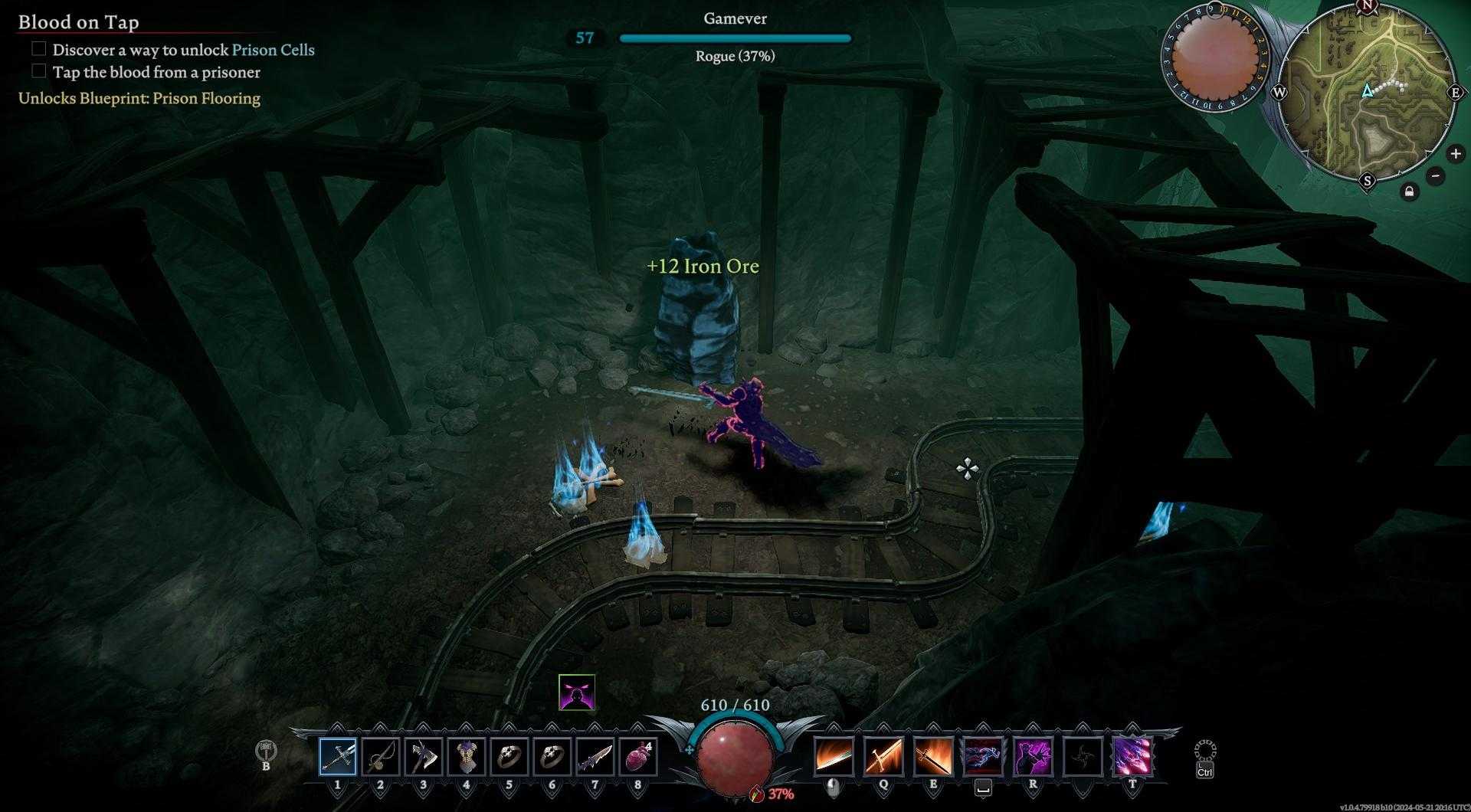This screenshot has width=1471, height=812.
Task: Open the Blood on Tap quest tracker
Action: (x=79, y=22)
